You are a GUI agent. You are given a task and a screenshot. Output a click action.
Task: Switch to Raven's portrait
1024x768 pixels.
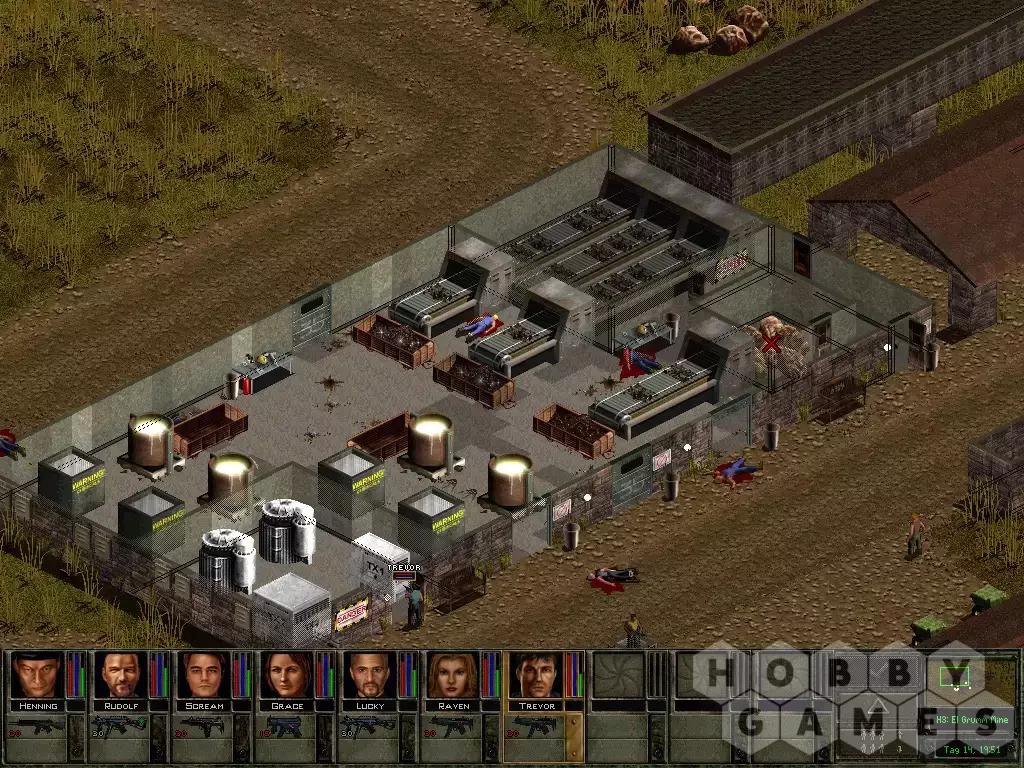[453, 675]
